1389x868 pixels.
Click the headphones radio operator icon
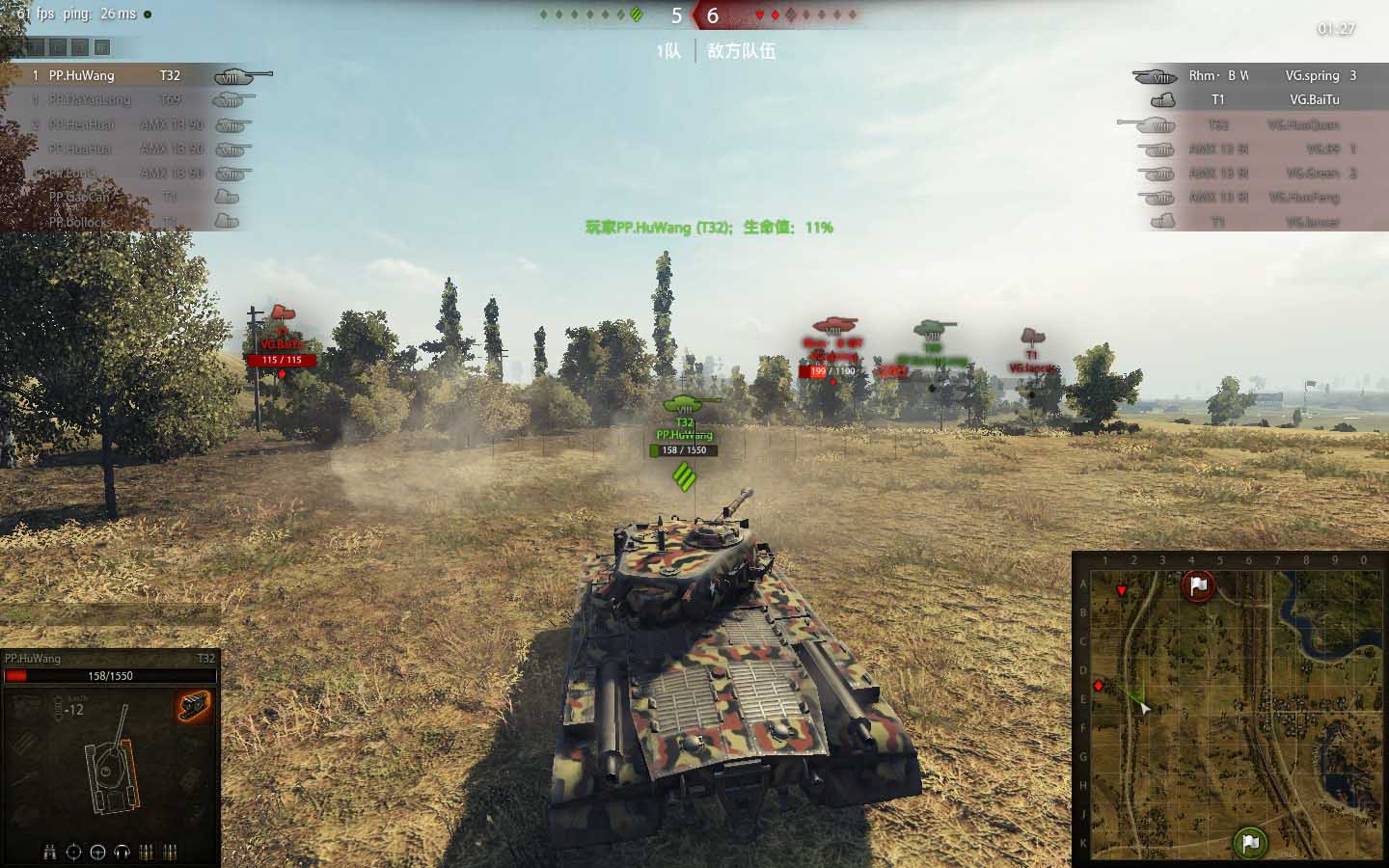pos(122,853)
